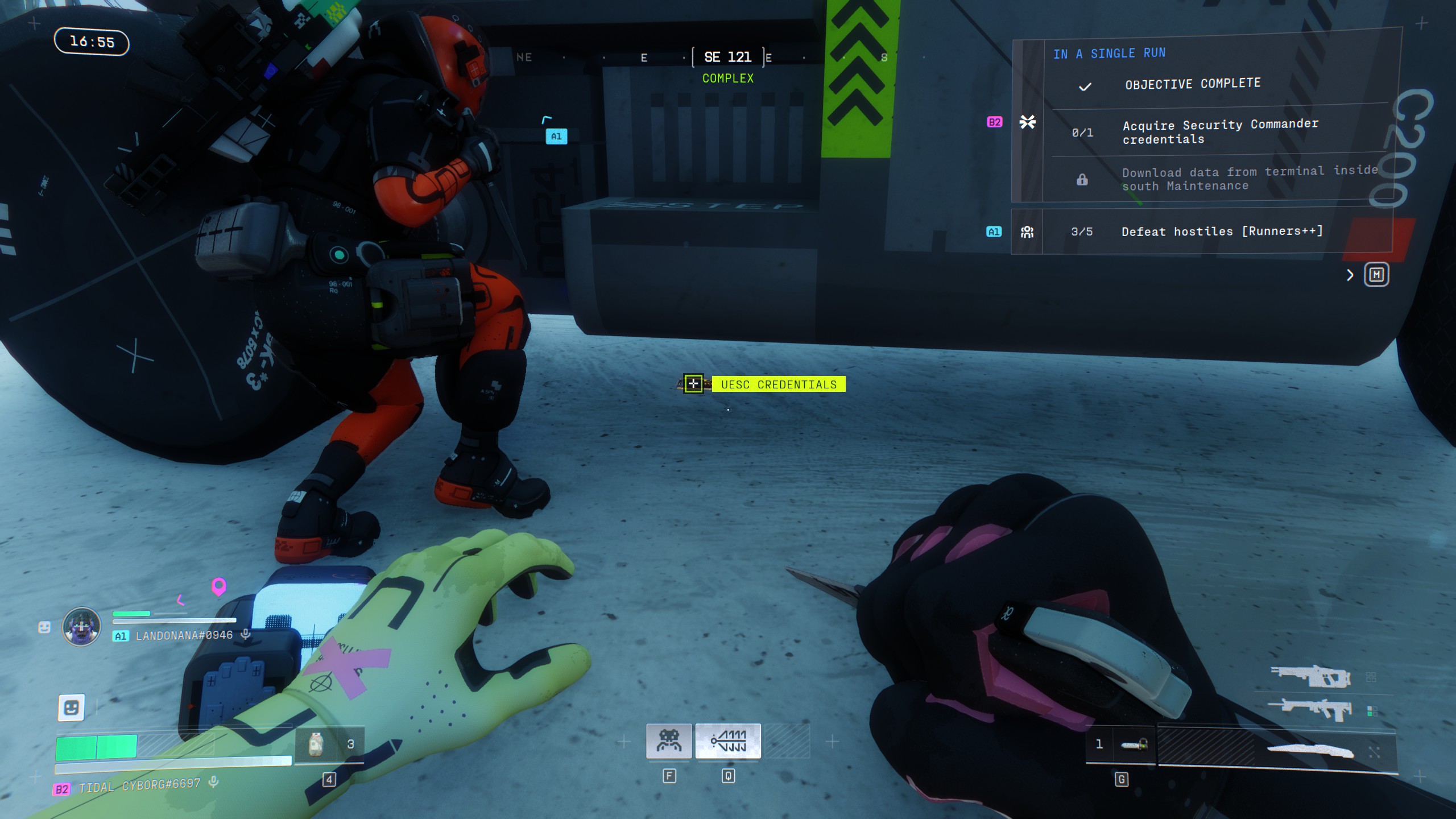Activate the arrow-pattern ability icon
1456x819 pixels.
point(728,741)
